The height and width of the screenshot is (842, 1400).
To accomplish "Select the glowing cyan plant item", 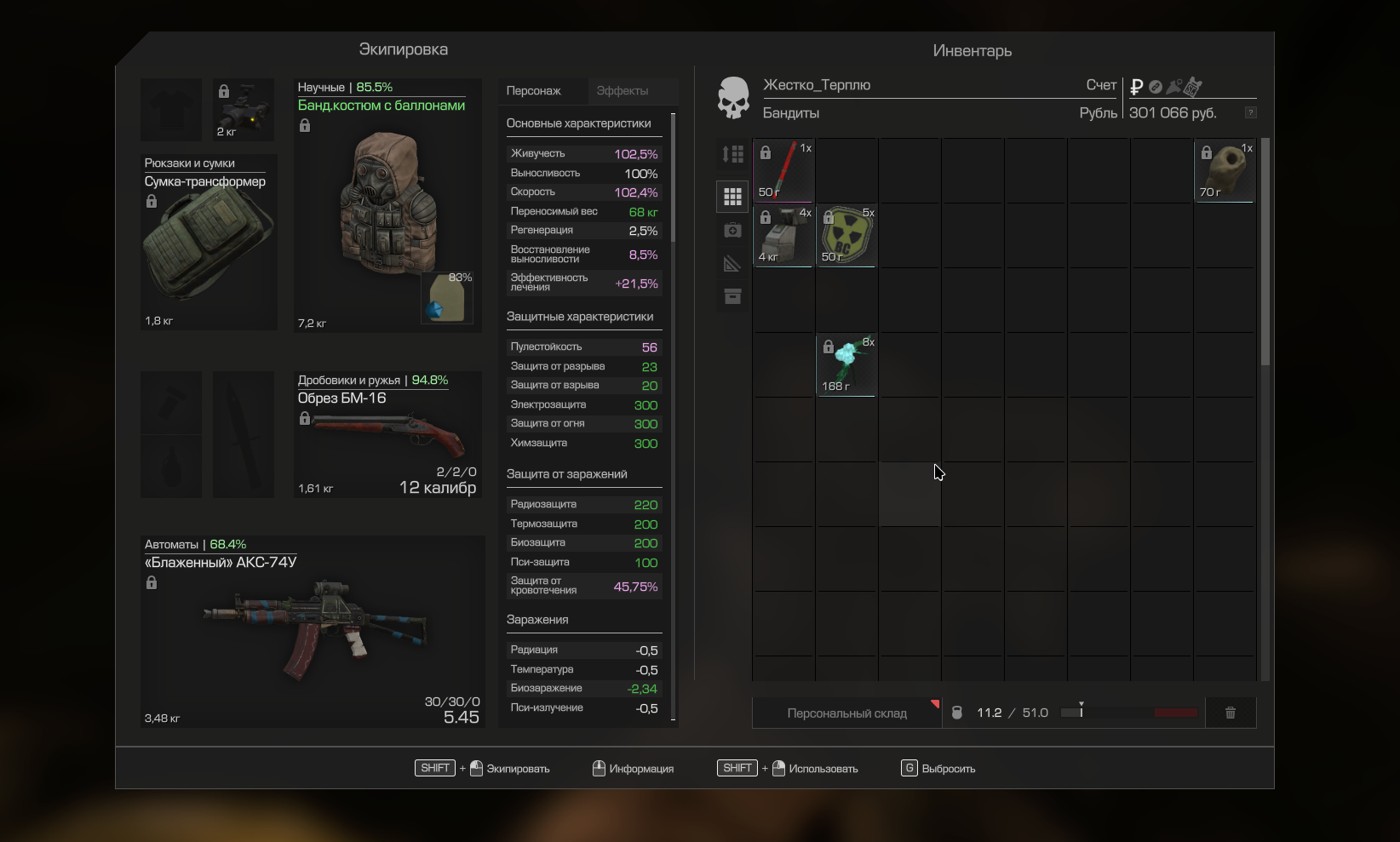I will (846, 364).
